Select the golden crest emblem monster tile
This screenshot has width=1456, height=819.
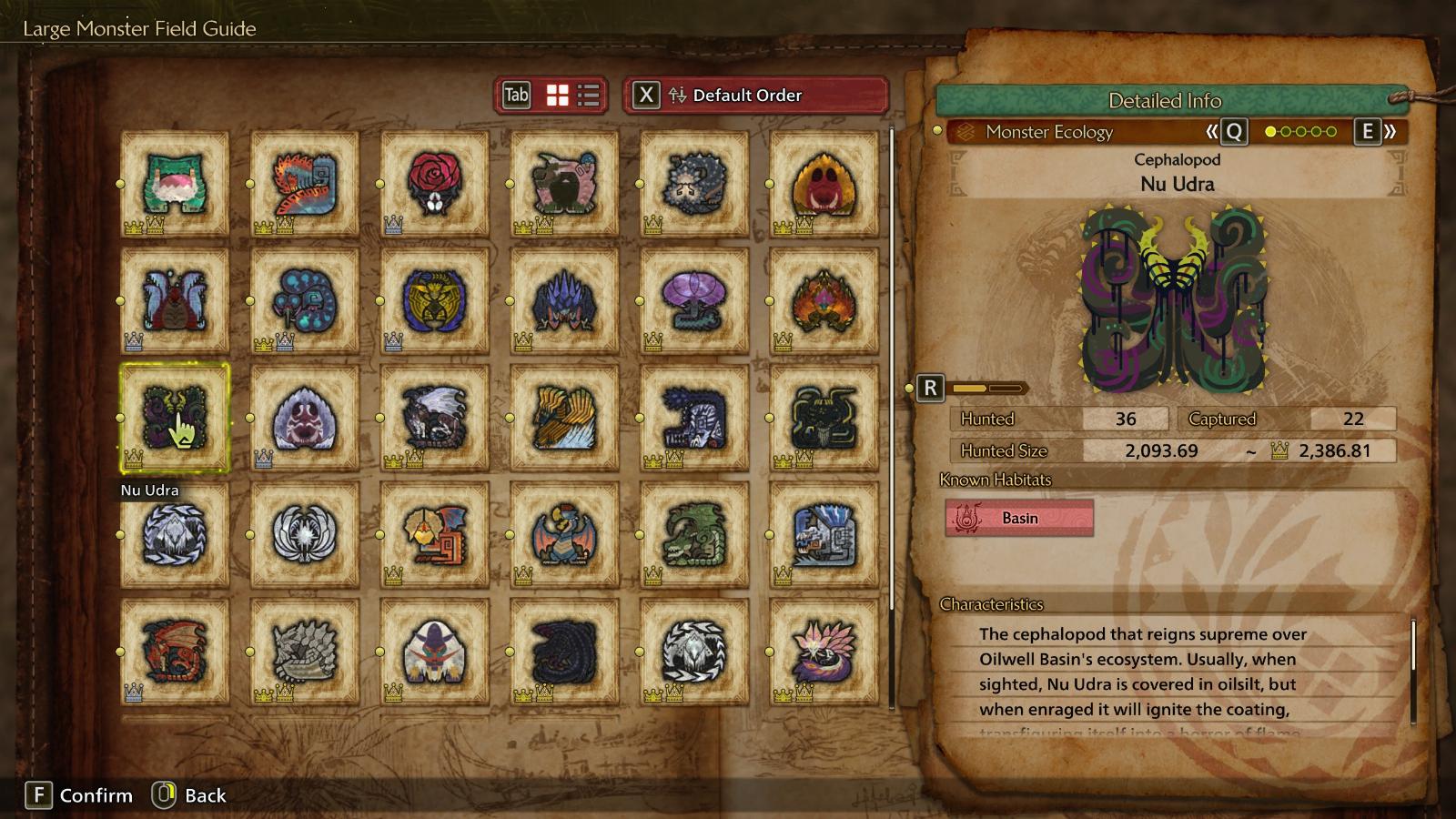coord(435,301)
